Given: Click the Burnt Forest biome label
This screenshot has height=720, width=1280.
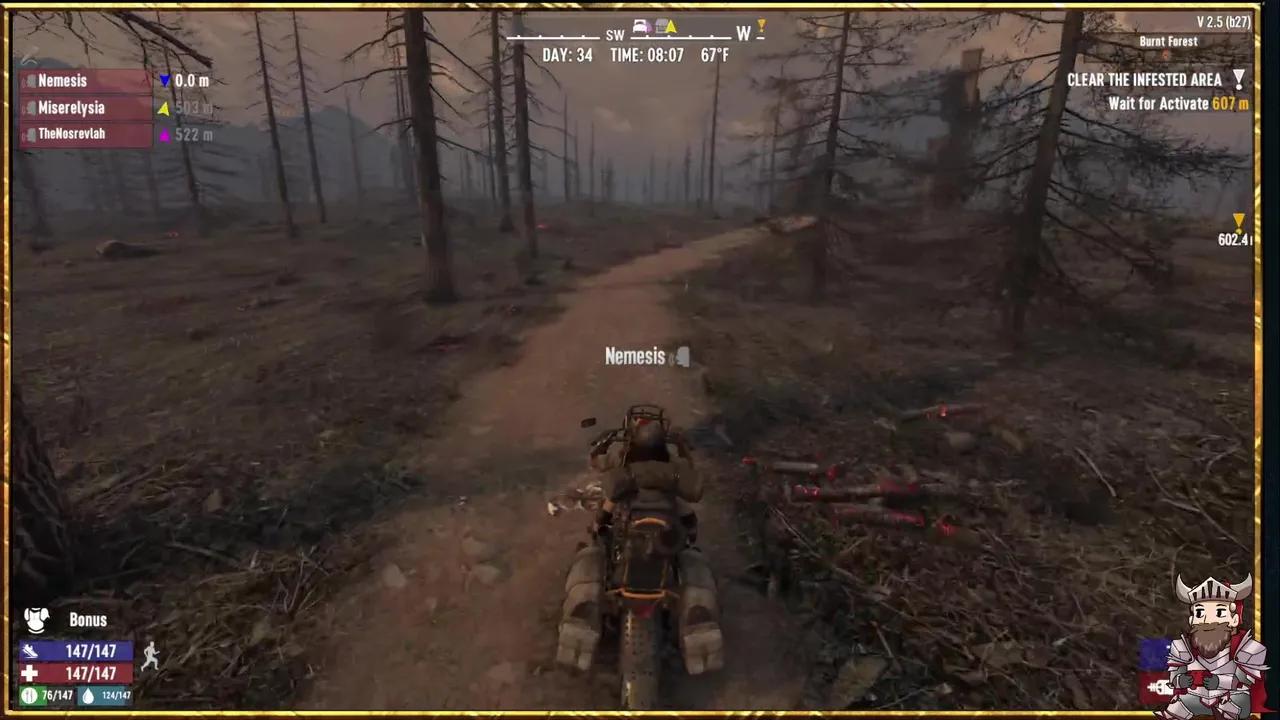Looking at the screenshot, I should click(x=1168, y=41).
